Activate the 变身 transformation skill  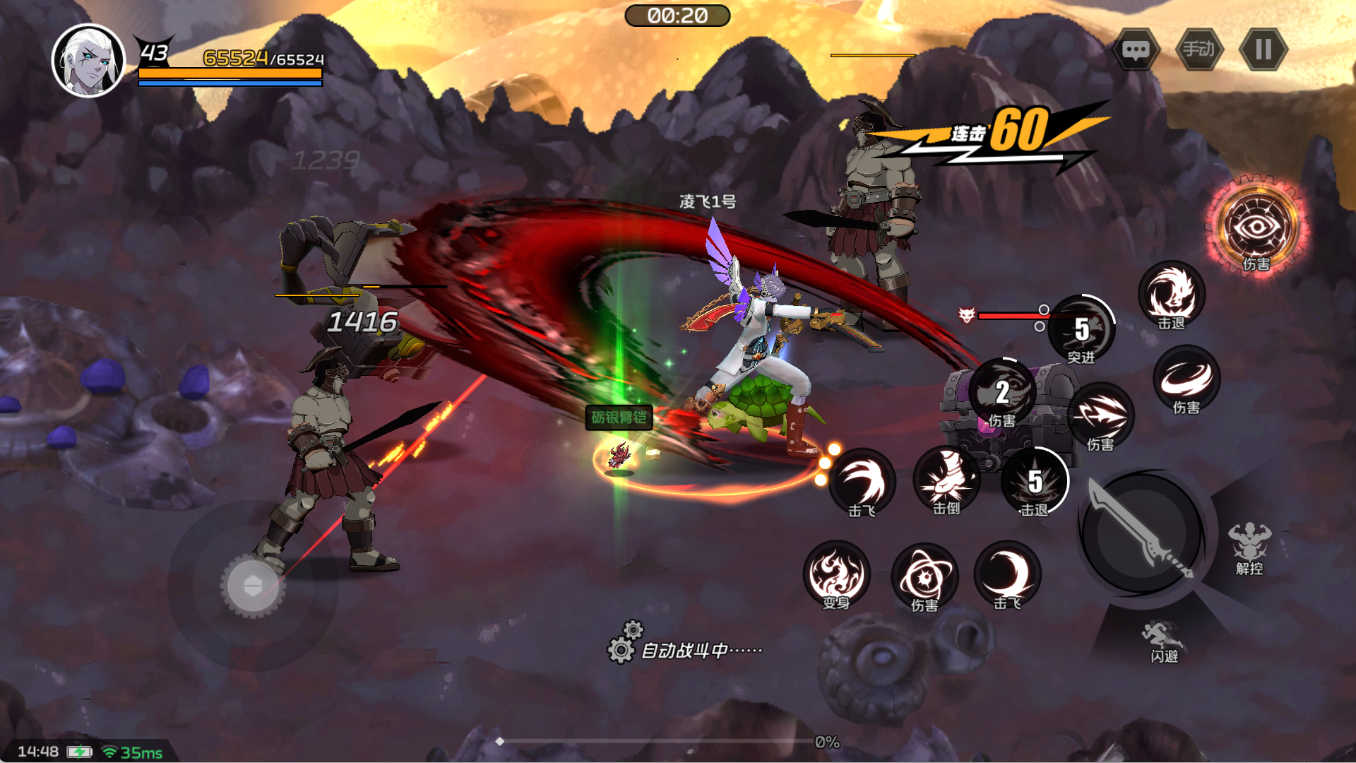[x=836, y=573]
